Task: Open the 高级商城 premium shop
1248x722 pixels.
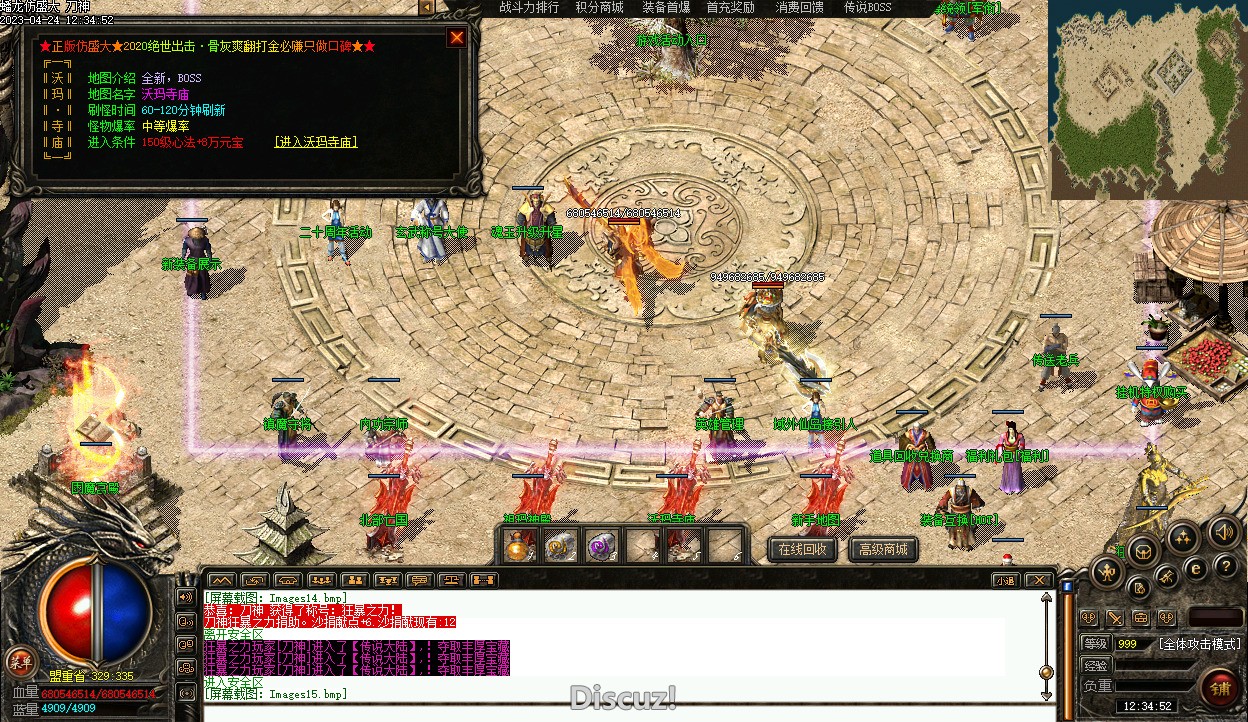Action: tap(883, 549)
